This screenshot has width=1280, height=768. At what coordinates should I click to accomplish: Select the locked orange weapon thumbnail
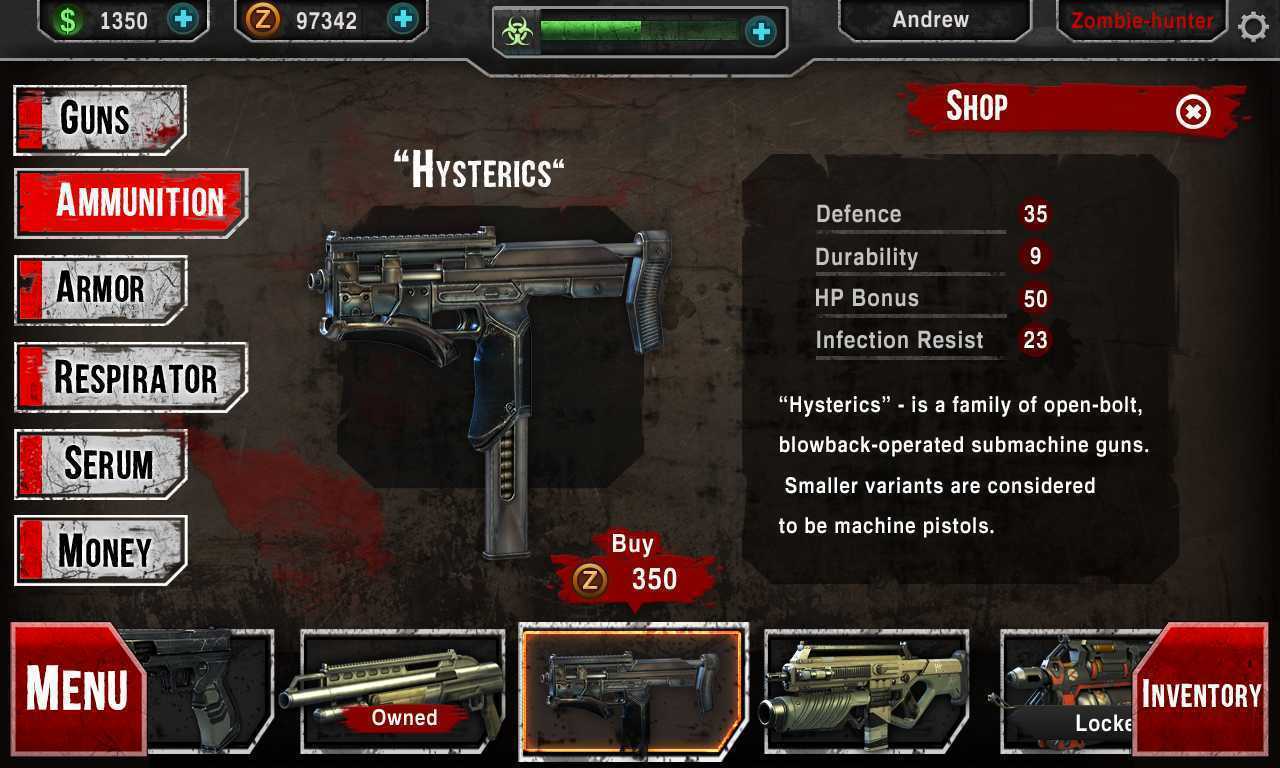pyautogui.click(x=1070, y=690)
